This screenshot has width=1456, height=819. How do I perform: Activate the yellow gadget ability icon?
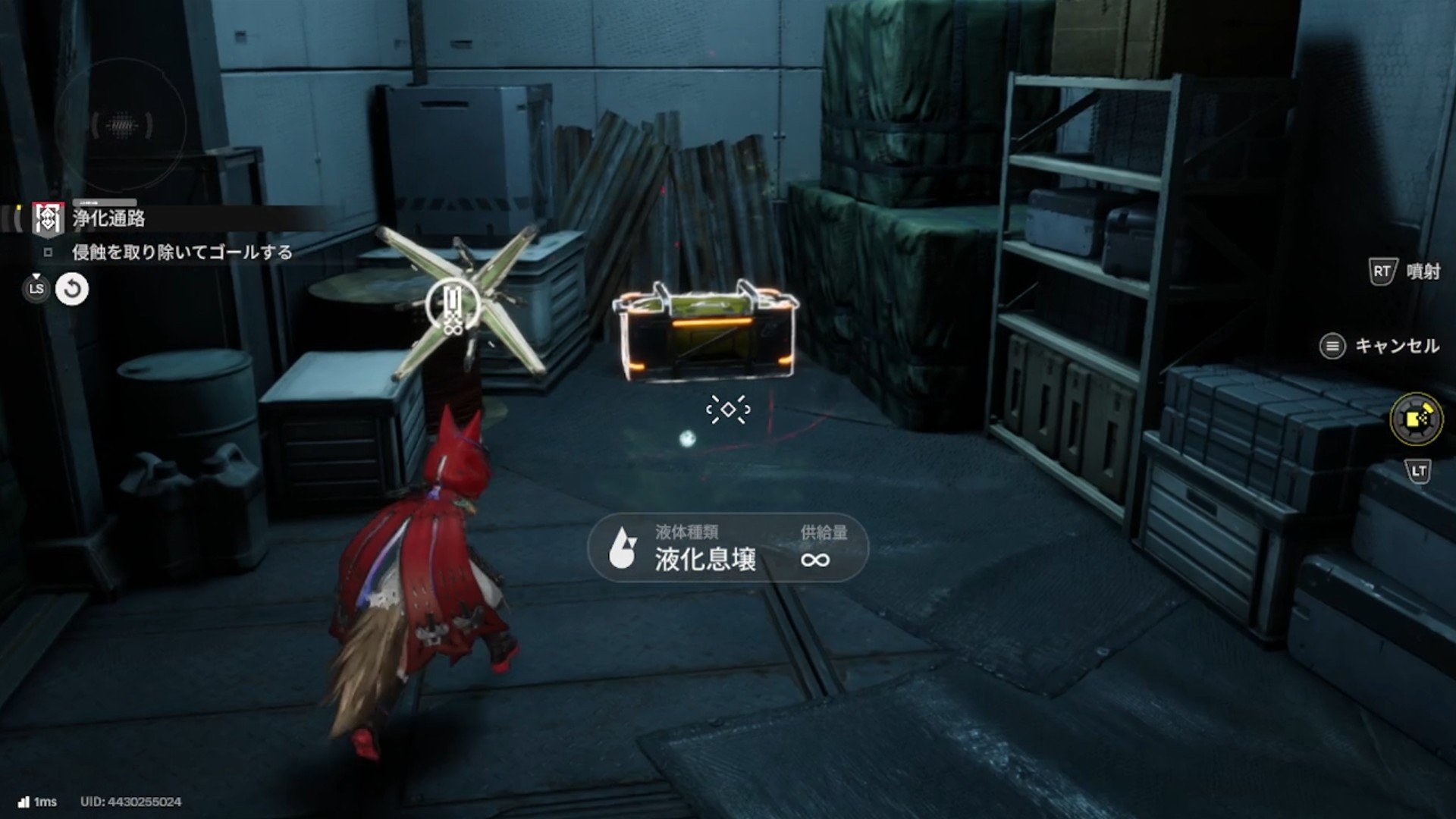point(1416,419)
